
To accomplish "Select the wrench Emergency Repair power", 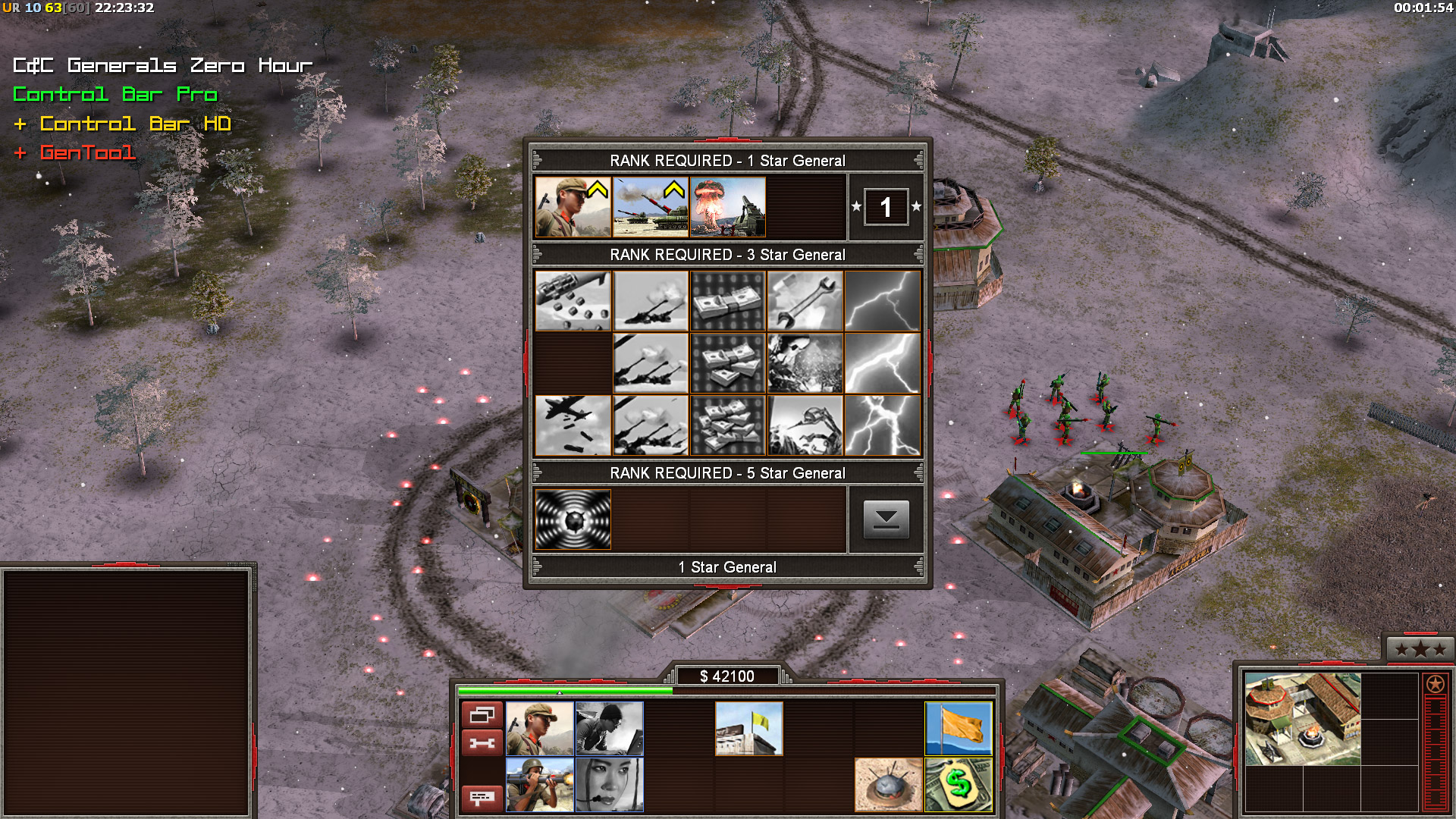I will [805, 301].
